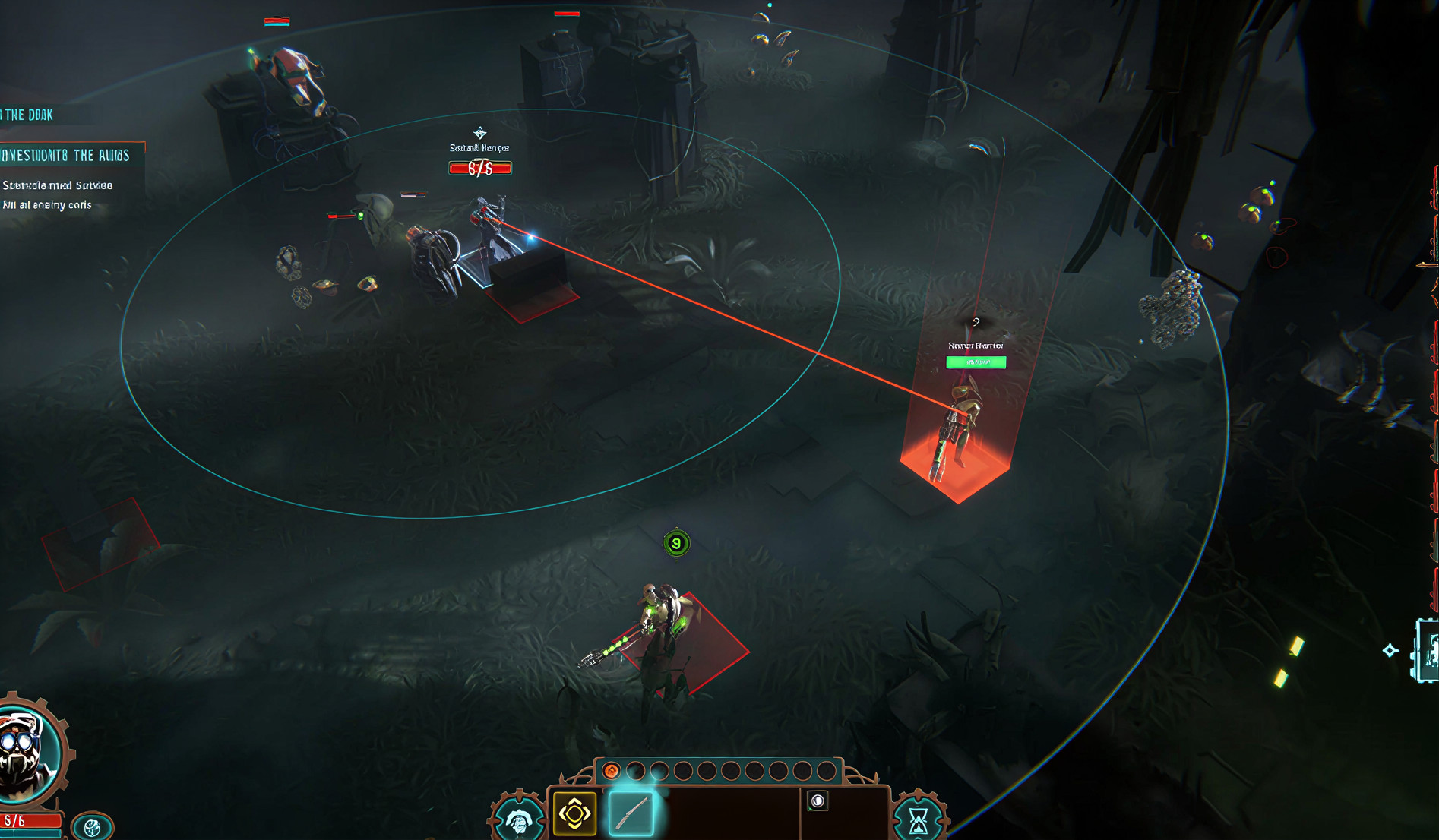Viewport: 1439px width, 840px height.
Task: Activate the yellow movement ability icon
Action: 575,812
